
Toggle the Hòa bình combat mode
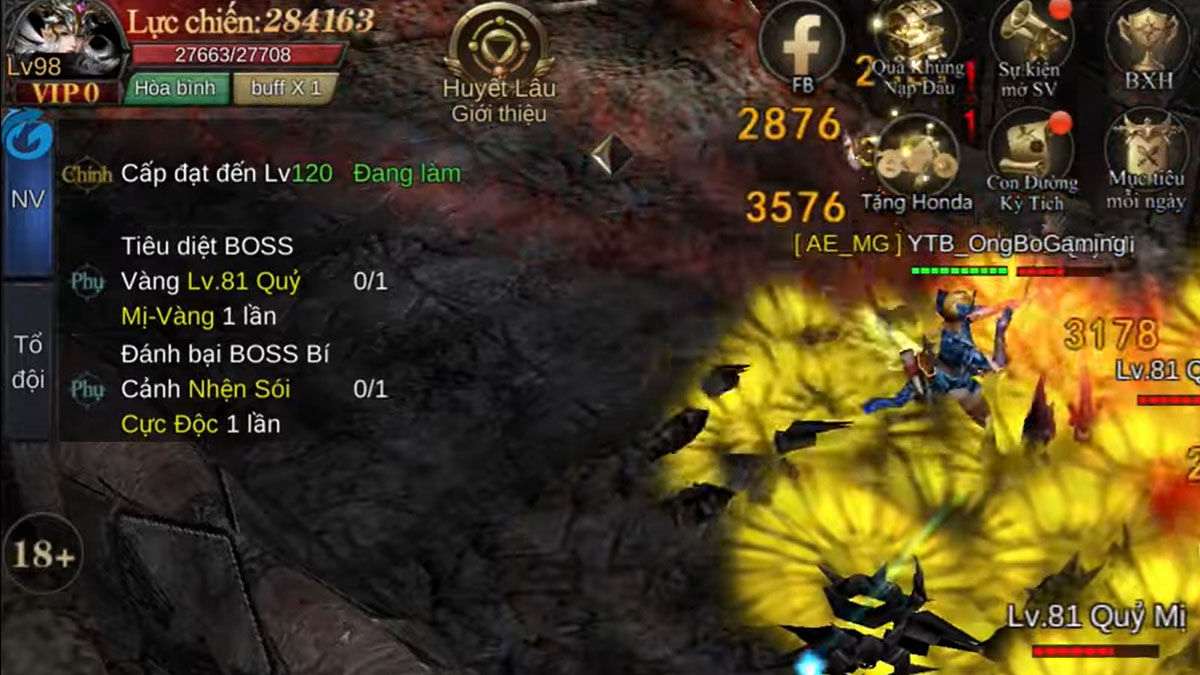coord(176,88)
